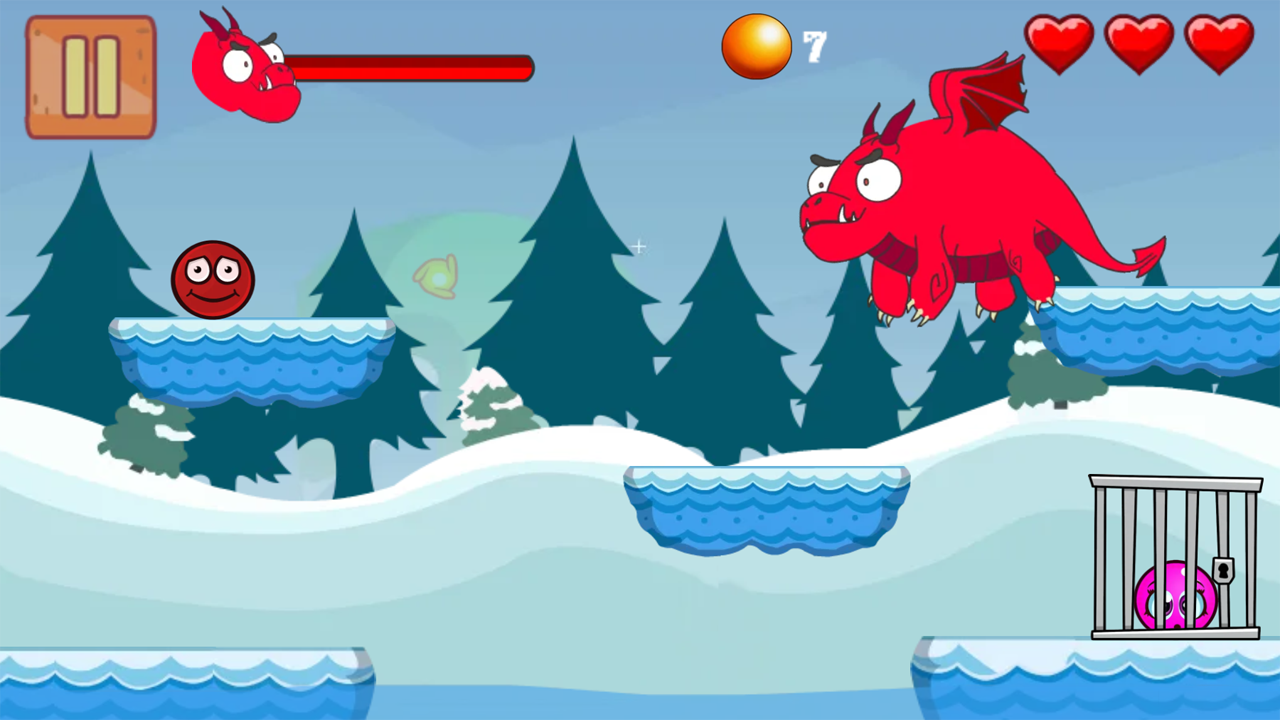Screen dimensions: 1280x720
Task: Click the small crosshair sparkle in the sky
Action: click(639, 246)
